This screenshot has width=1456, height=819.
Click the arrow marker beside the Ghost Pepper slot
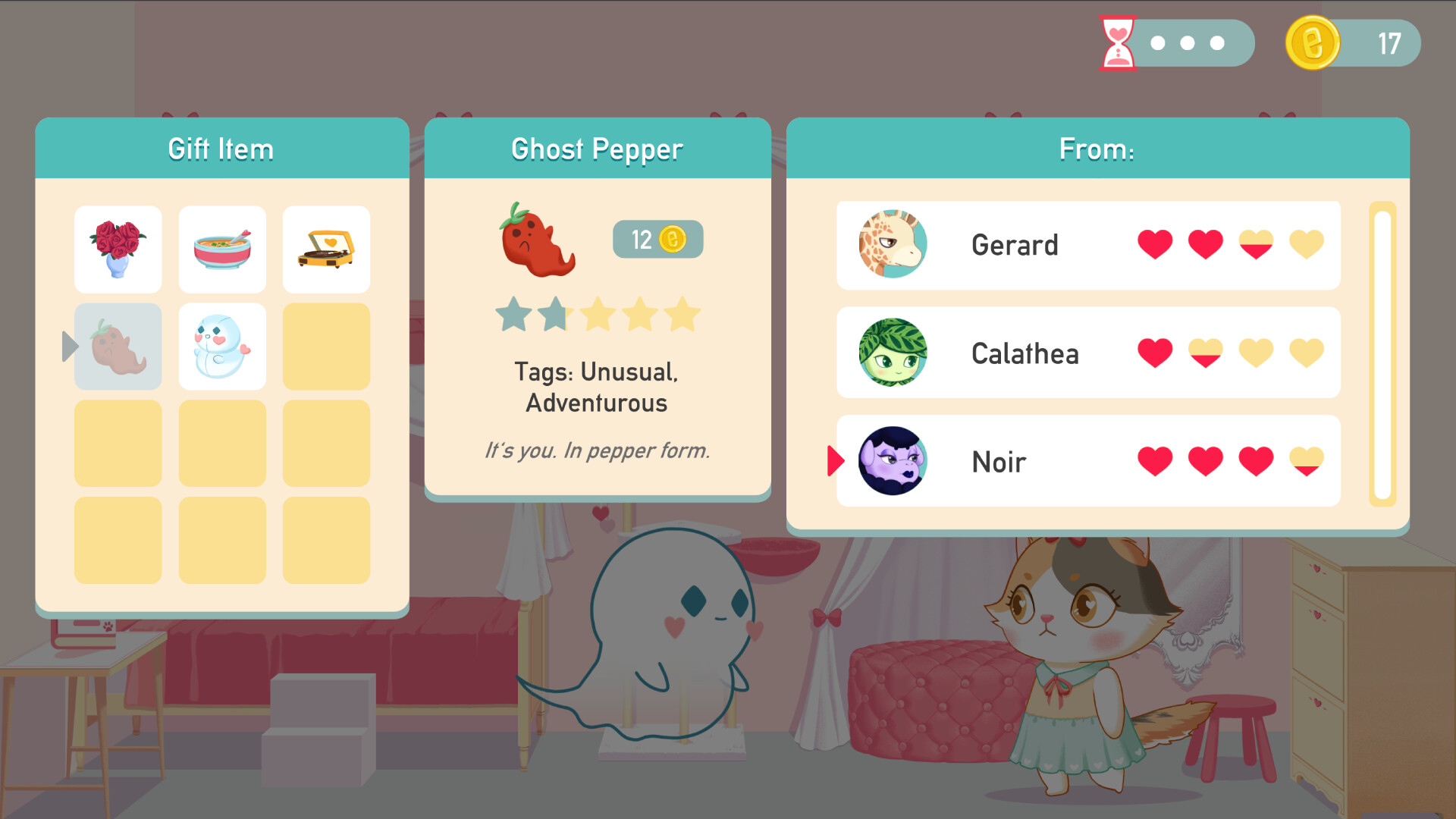point(69,346)
